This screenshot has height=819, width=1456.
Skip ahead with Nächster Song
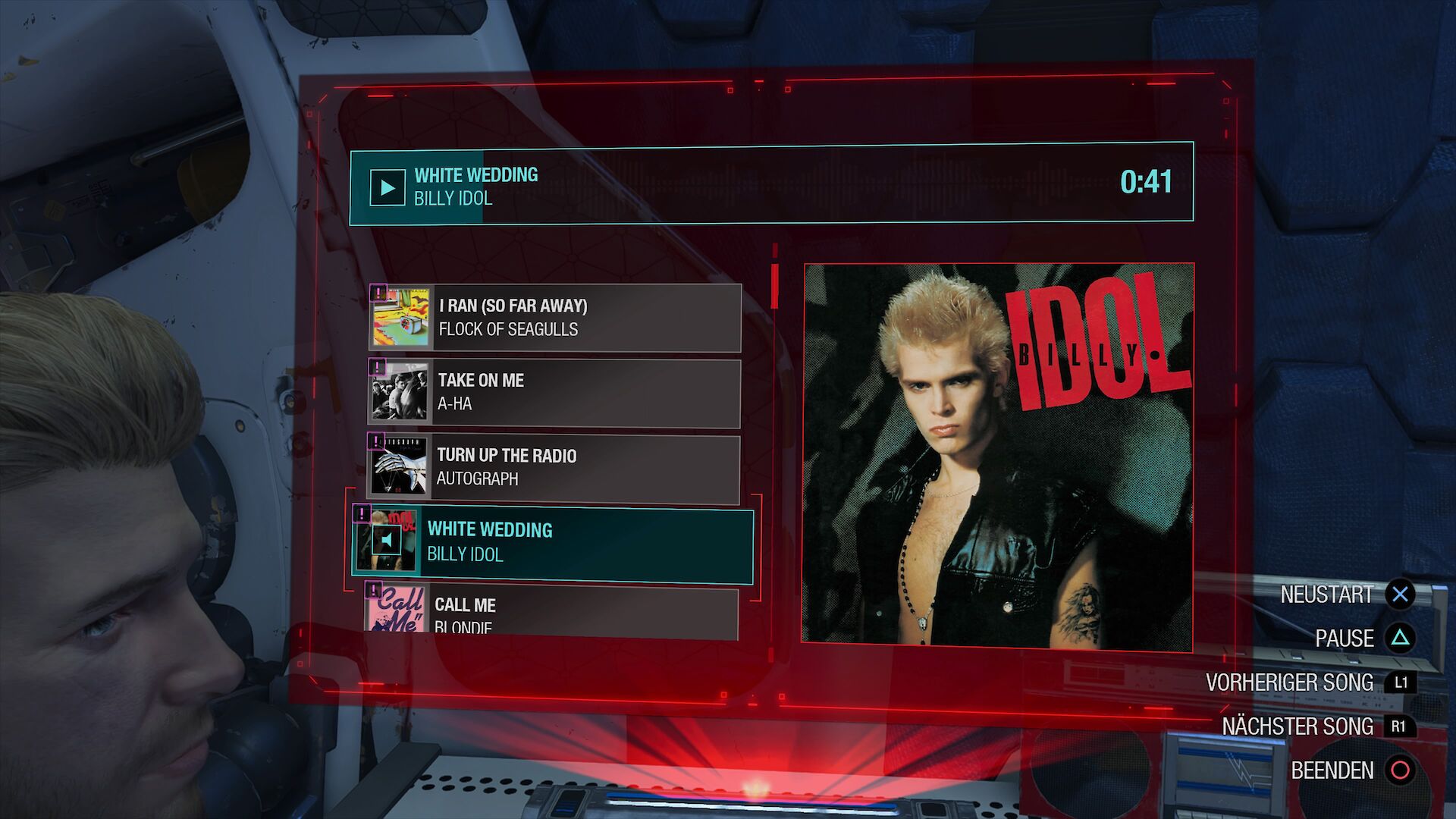click(1317, 726)
